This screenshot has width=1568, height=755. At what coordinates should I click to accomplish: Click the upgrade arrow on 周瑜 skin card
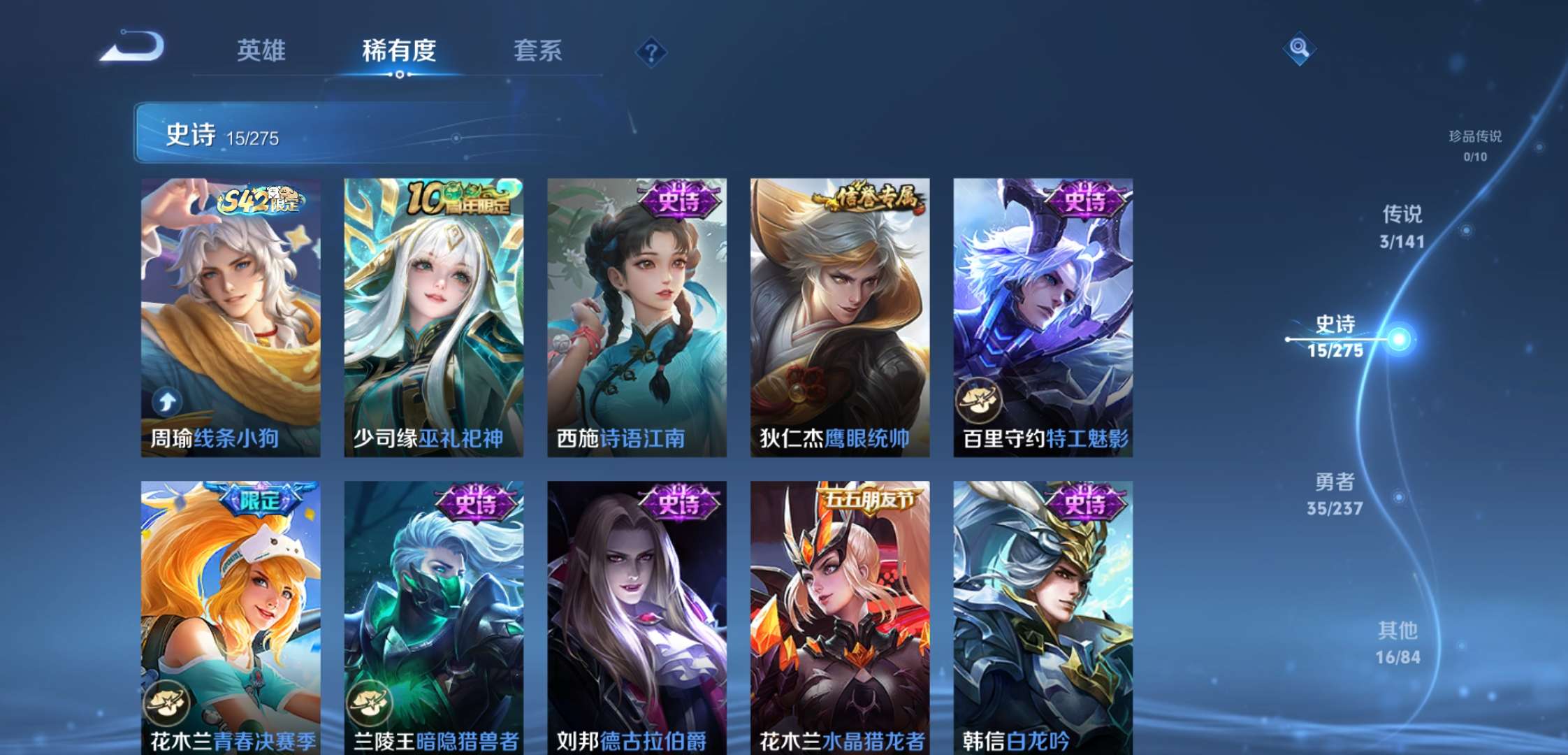(x=166, y=401)
